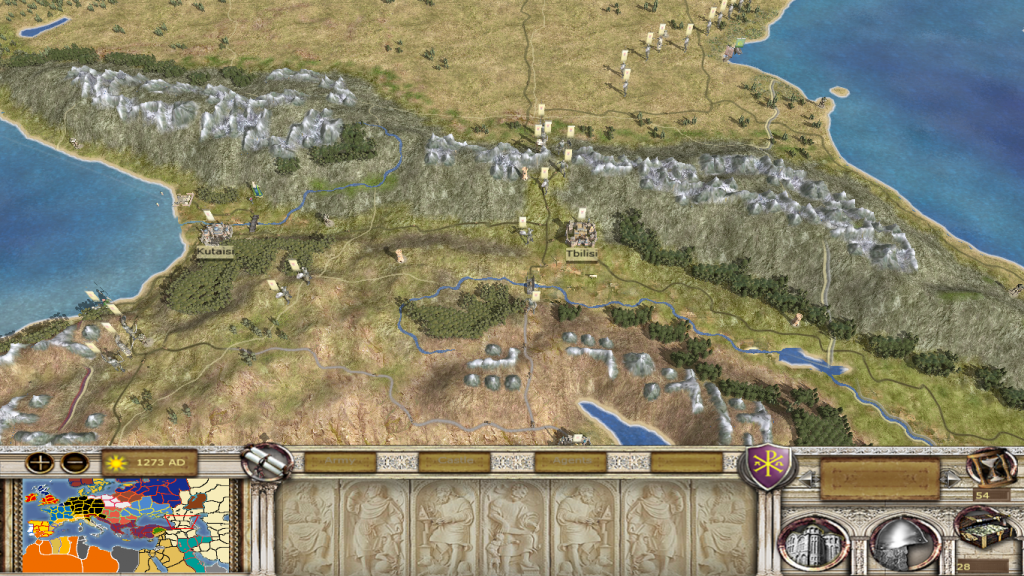
Task: Switch to the Agents tab
Action: point(571,462)
